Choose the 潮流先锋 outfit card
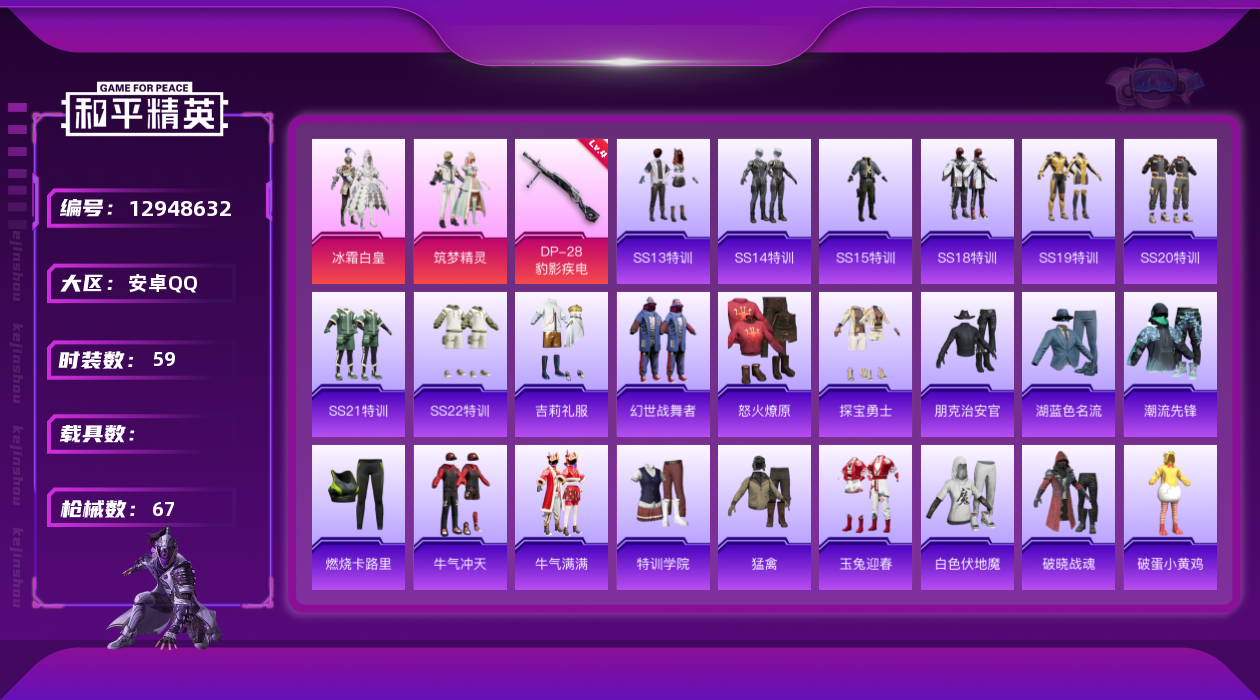 pos(1170,364)
